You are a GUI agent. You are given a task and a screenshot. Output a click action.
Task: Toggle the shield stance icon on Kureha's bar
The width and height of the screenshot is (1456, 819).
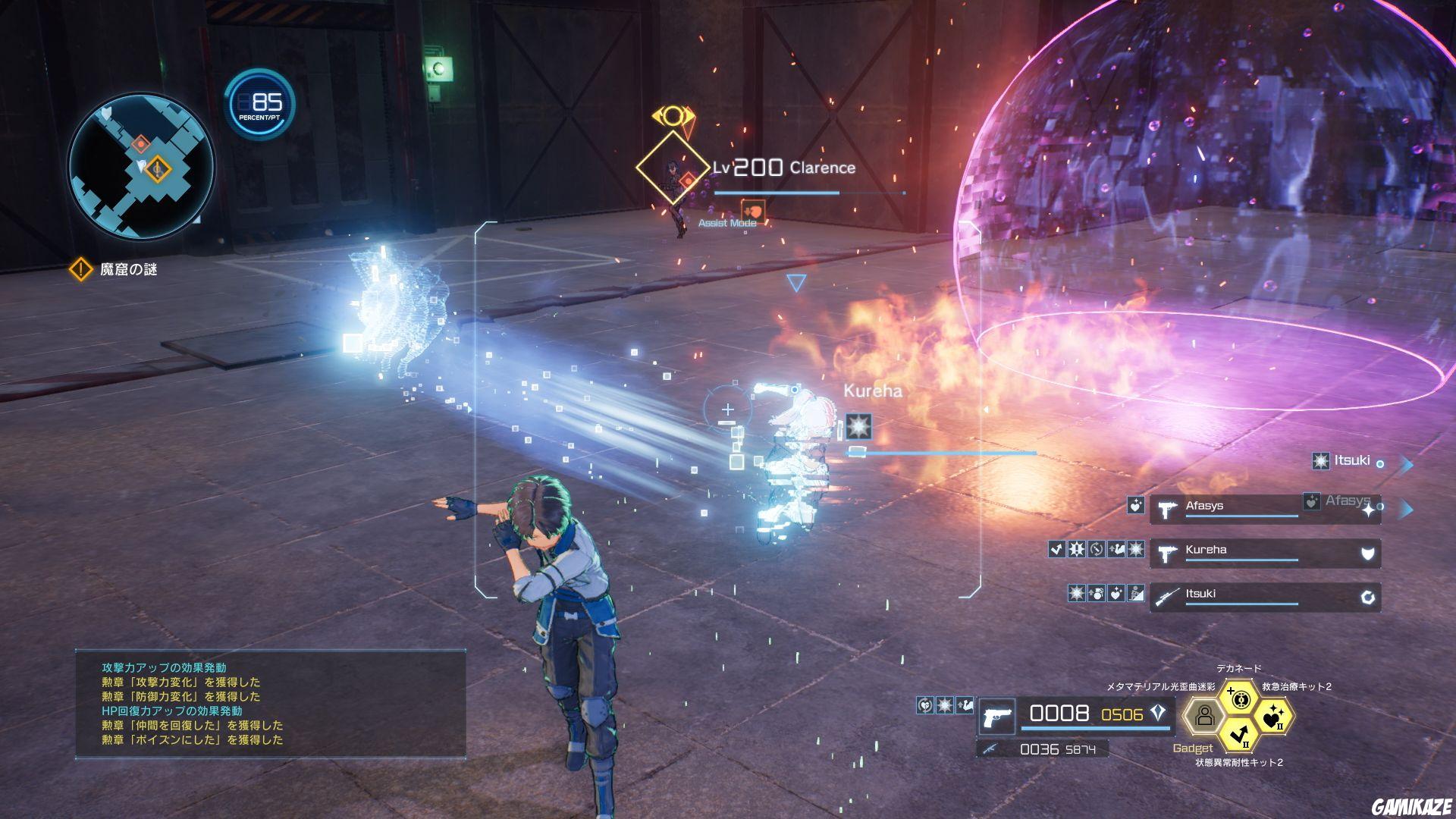click(1367, 554)
